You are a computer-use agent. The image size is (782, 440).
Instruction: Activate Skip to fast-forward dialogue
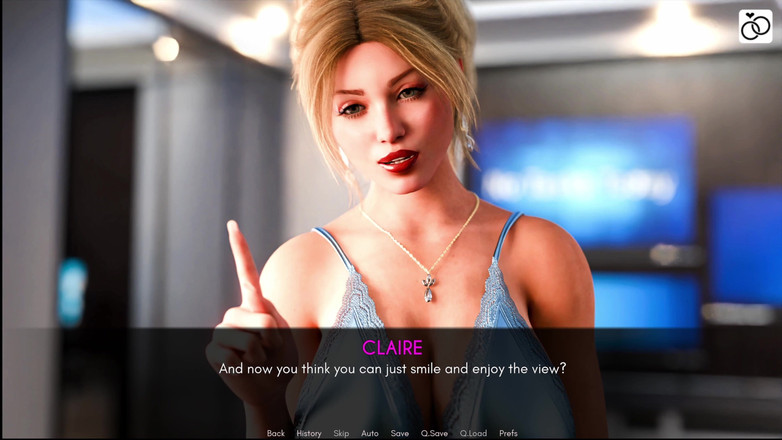pos(341,434)
